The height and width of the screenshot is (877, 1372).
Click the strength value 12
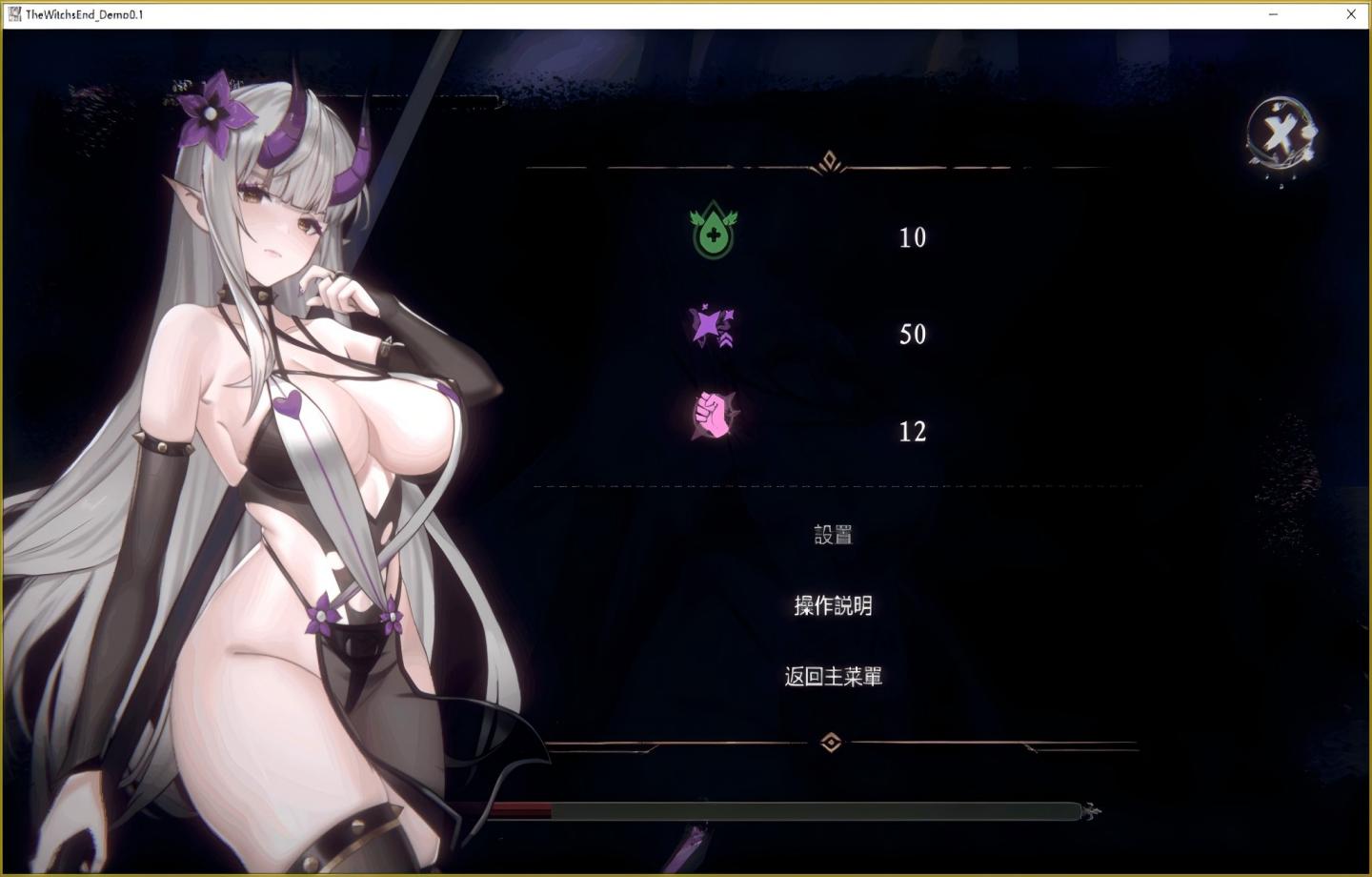[913, 432]
